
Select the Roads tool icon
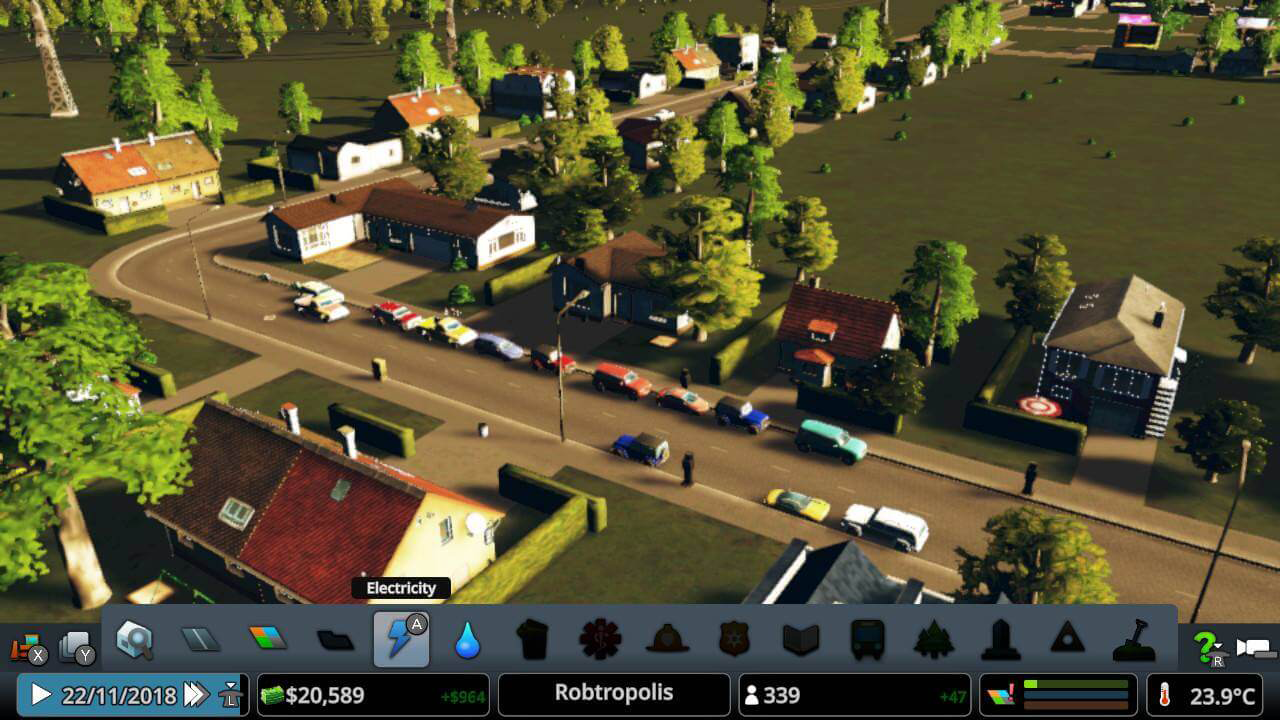pos(200,640)
